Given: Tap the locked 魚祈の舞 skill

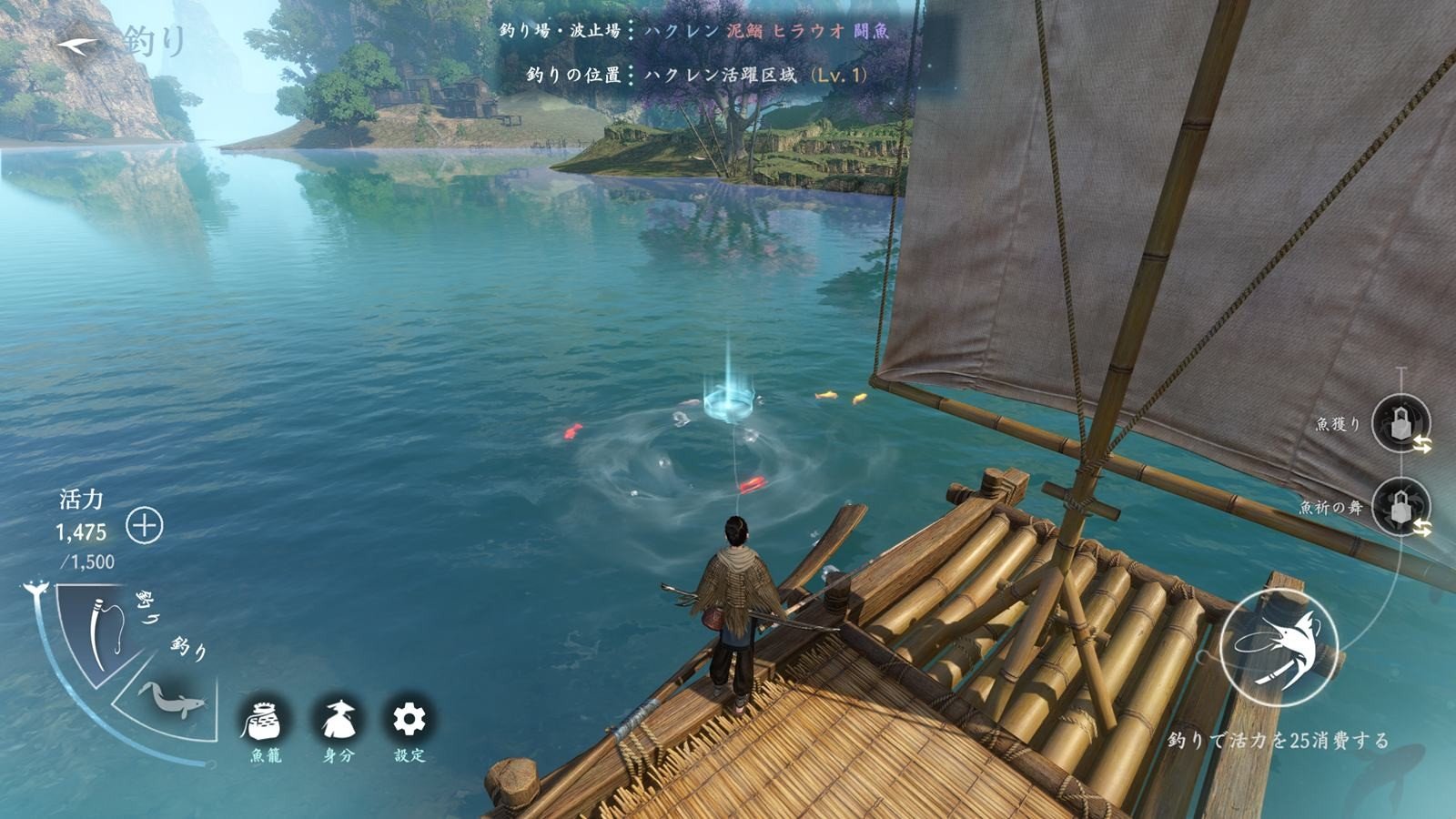Looking at the screenshot, I should 1400,508.
